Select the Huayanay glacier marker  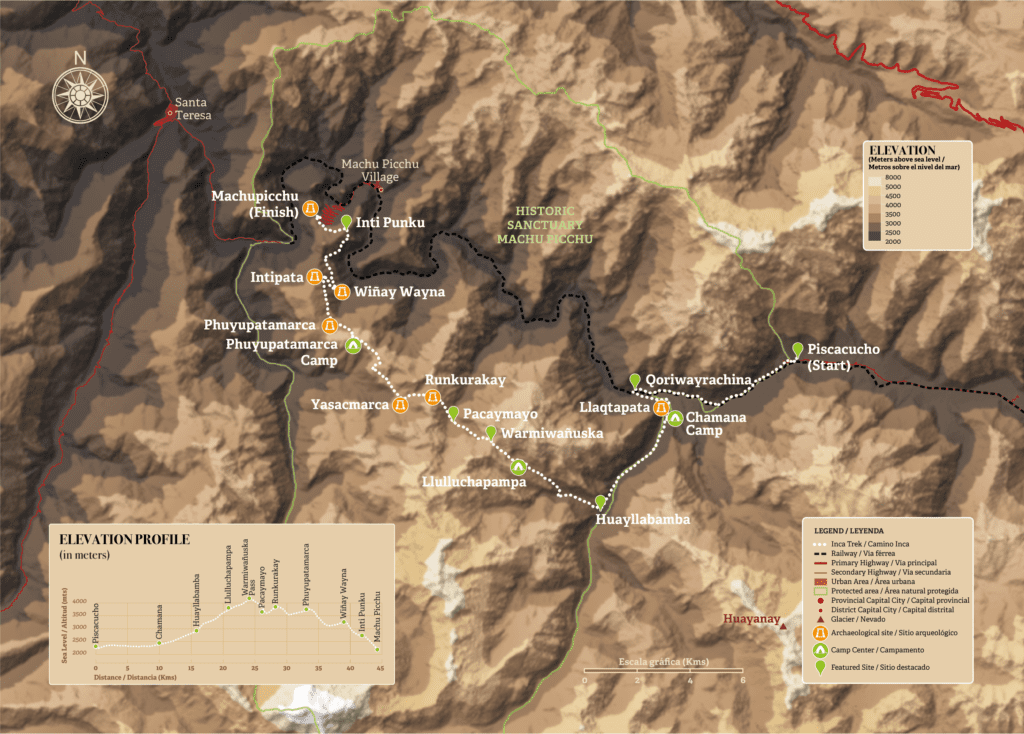[x=784, y=627]
